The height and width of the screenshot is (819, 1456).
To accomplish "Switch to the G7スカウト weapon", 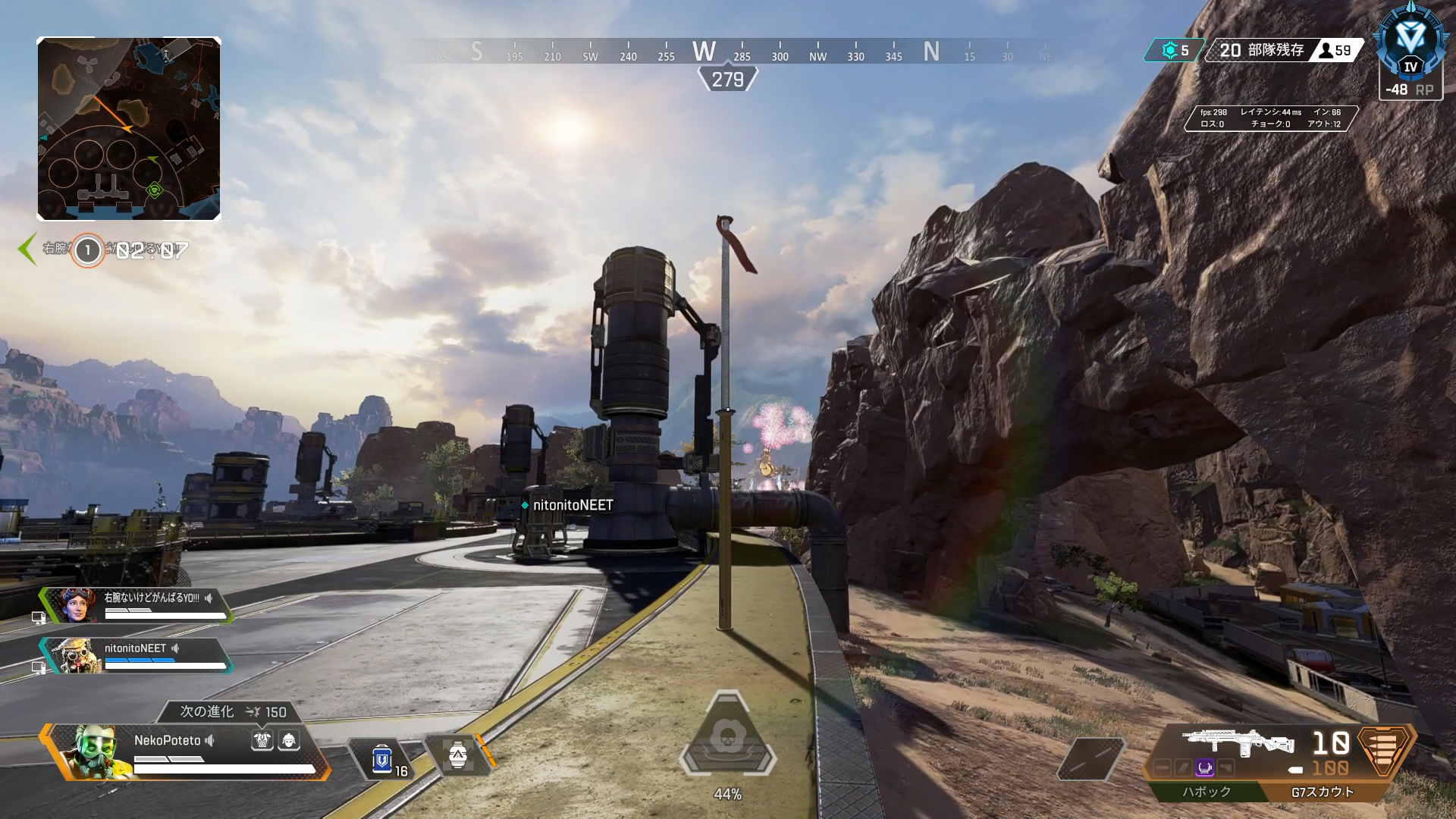I will [1322, 792].
